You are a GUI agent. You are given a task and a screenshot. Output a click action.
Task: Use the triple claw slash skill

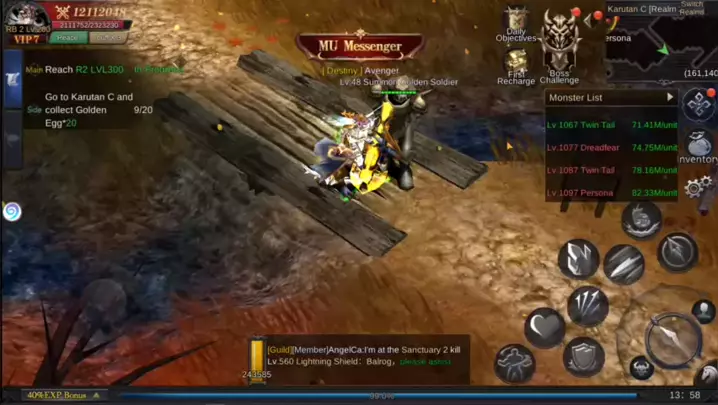coord(588,305)
